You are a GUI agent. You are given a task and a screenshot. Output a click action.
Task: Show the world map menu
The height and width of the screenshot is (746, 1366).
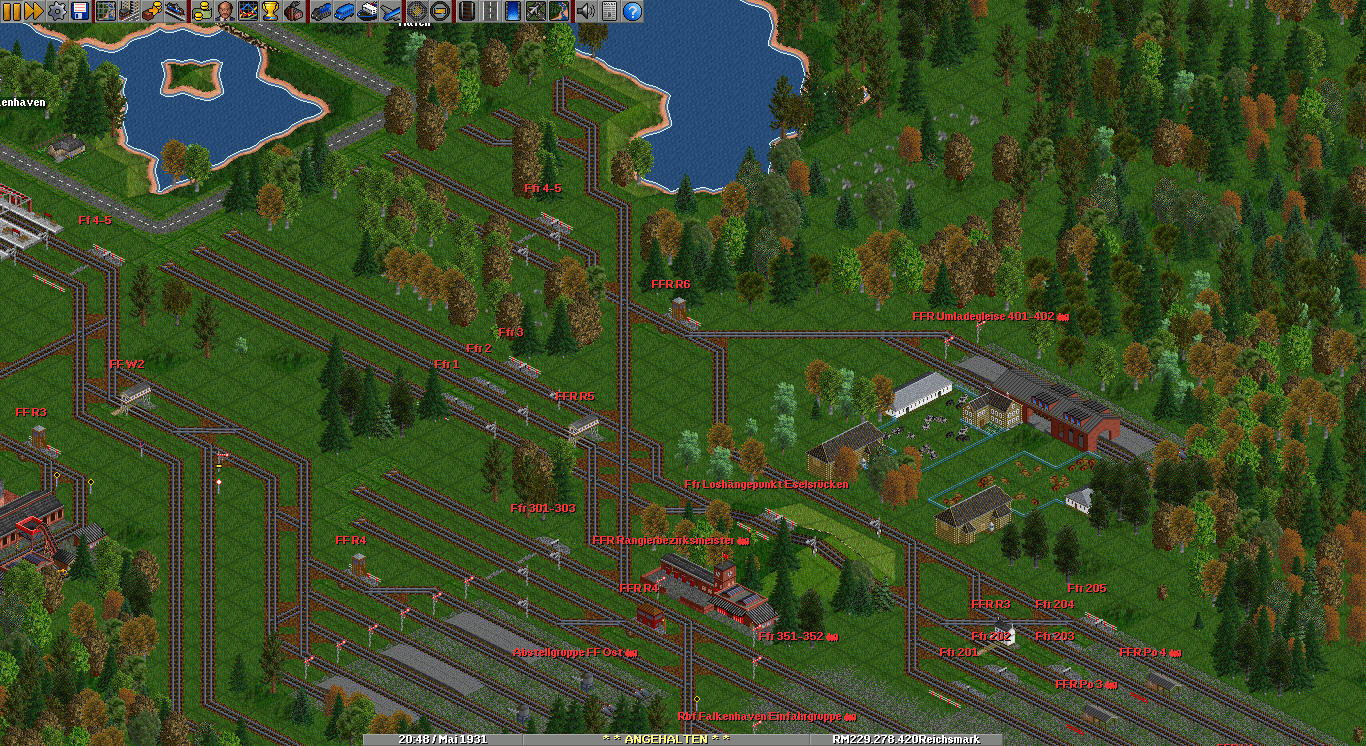tap(106, 11)
